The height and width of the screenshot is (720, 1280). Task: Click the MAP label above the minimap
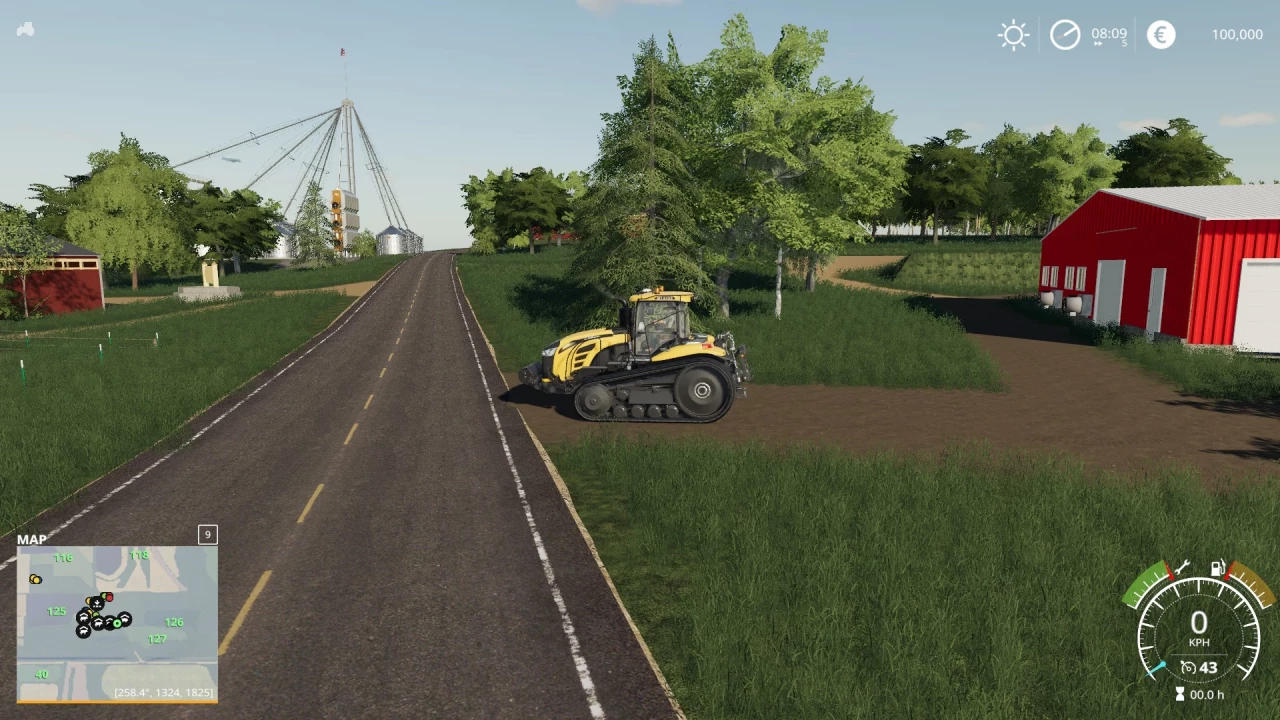(x=33, y=539)
